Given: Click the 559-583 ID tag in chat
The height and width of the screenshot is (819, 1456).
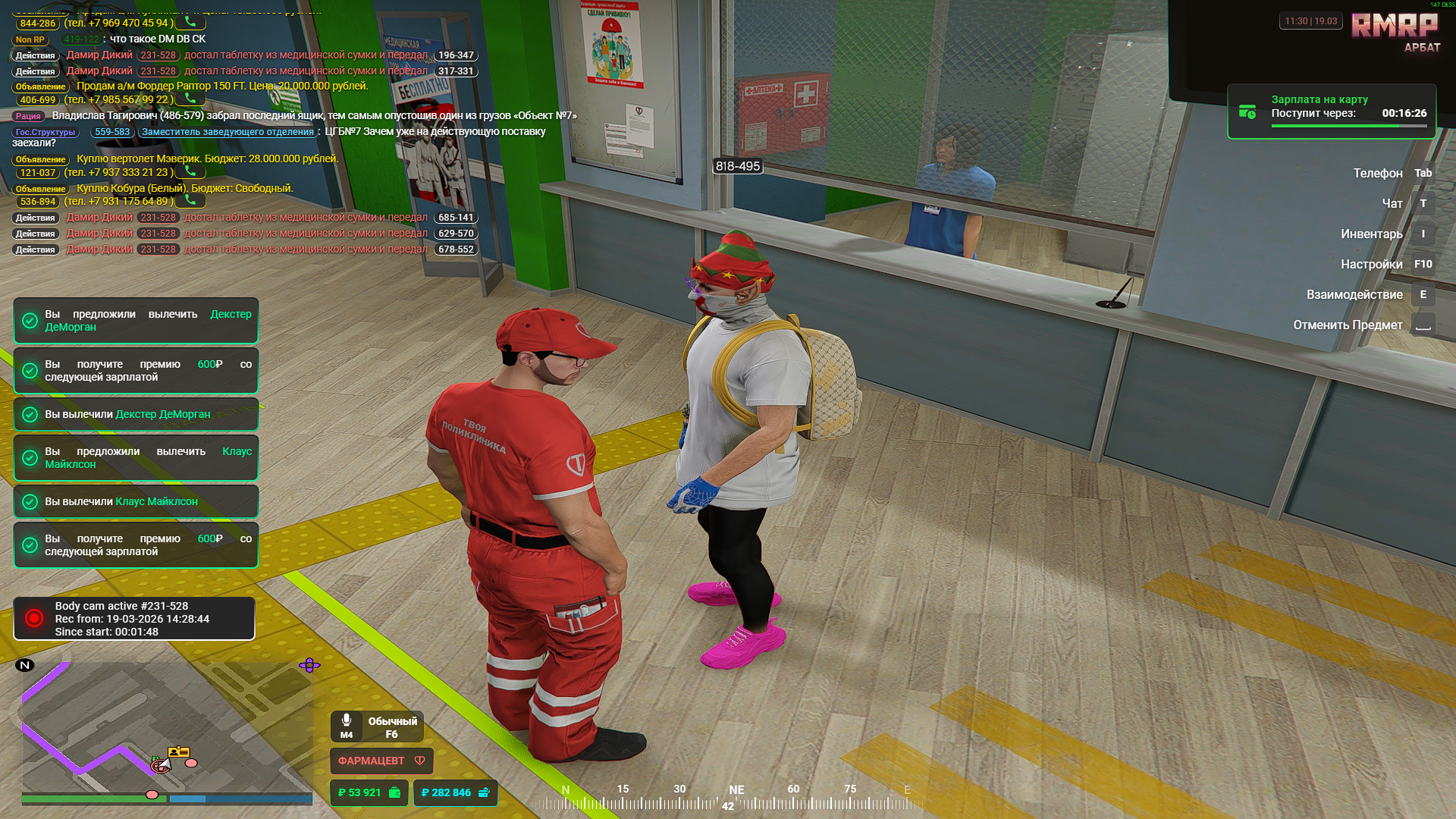Looking at the screenshot, I should coord(112,132).
